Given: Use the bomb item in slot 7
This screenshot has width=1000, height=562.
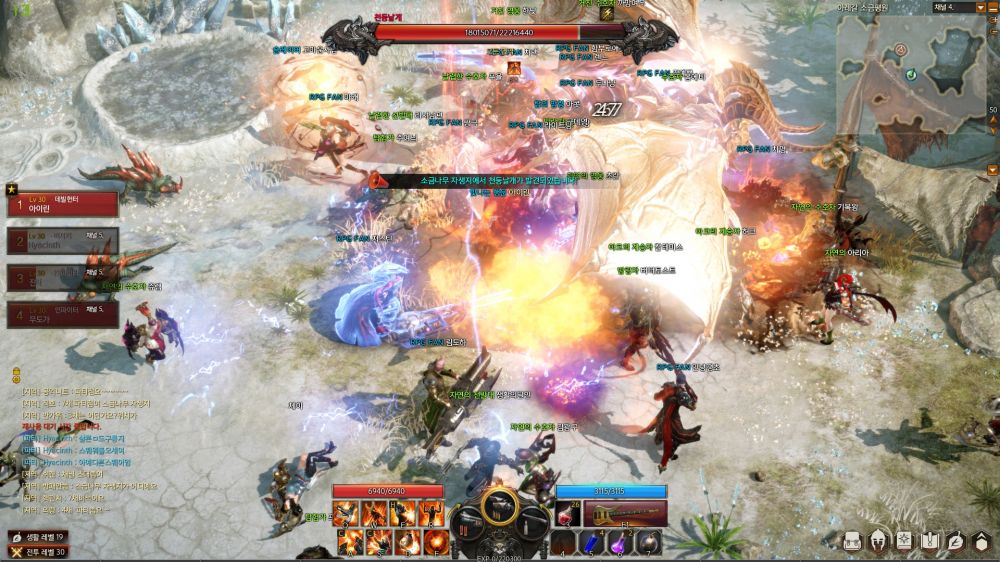Looking at the screenshot, I should coord(648,542).
